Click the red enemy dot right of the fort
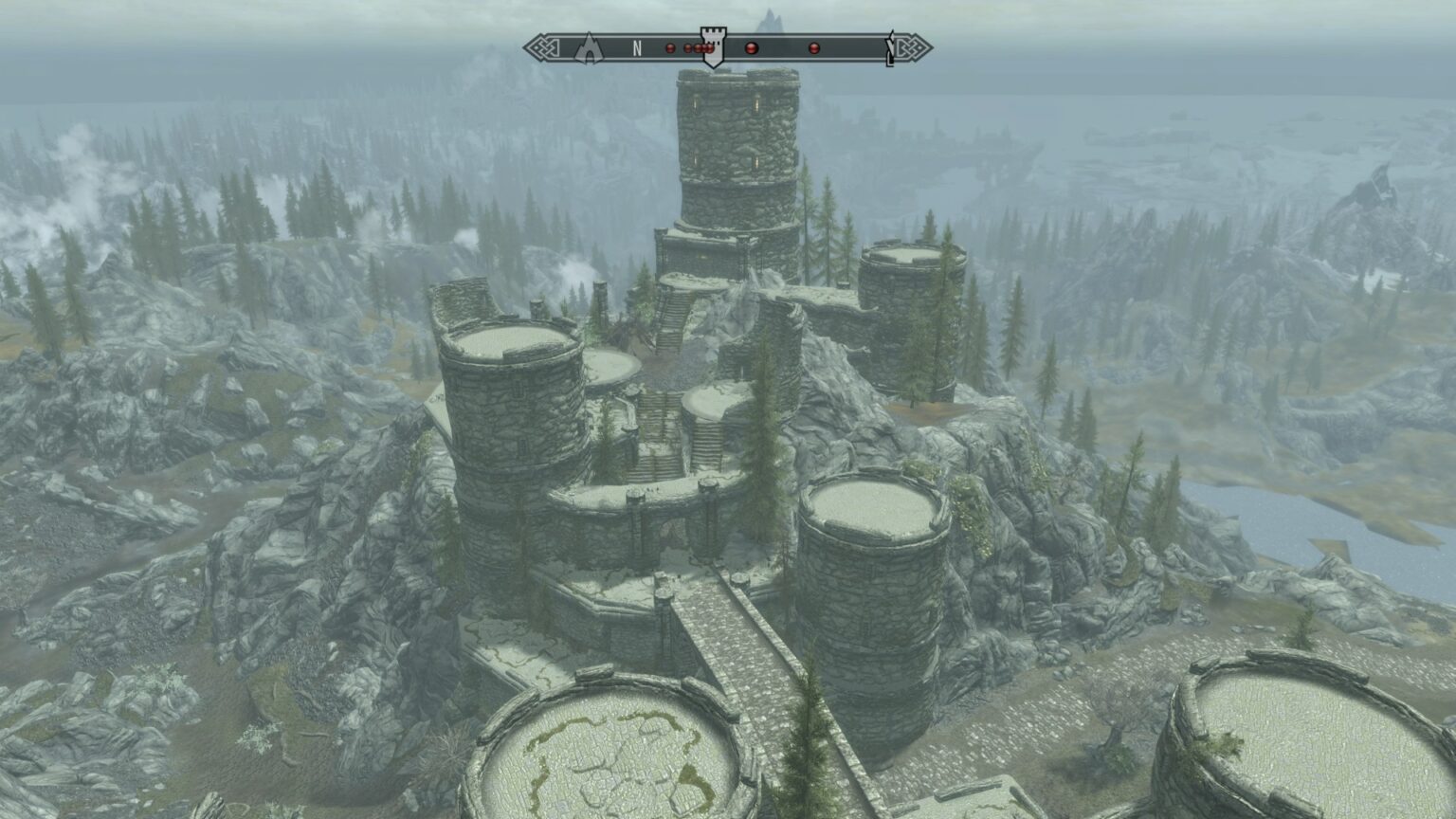Image resolution: width=1456 pixels, height=819 pixels. point(751,47)
